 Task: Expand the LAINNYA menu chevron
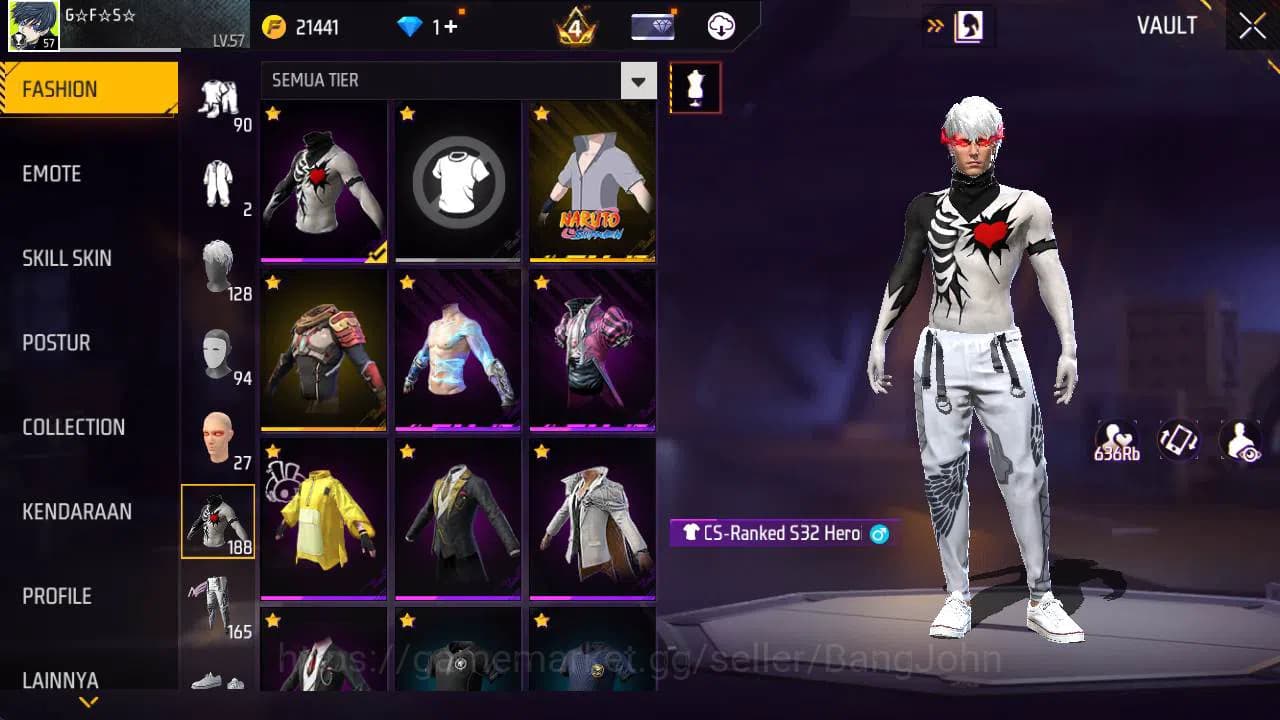pyautogui.click(x=86, y=702)
